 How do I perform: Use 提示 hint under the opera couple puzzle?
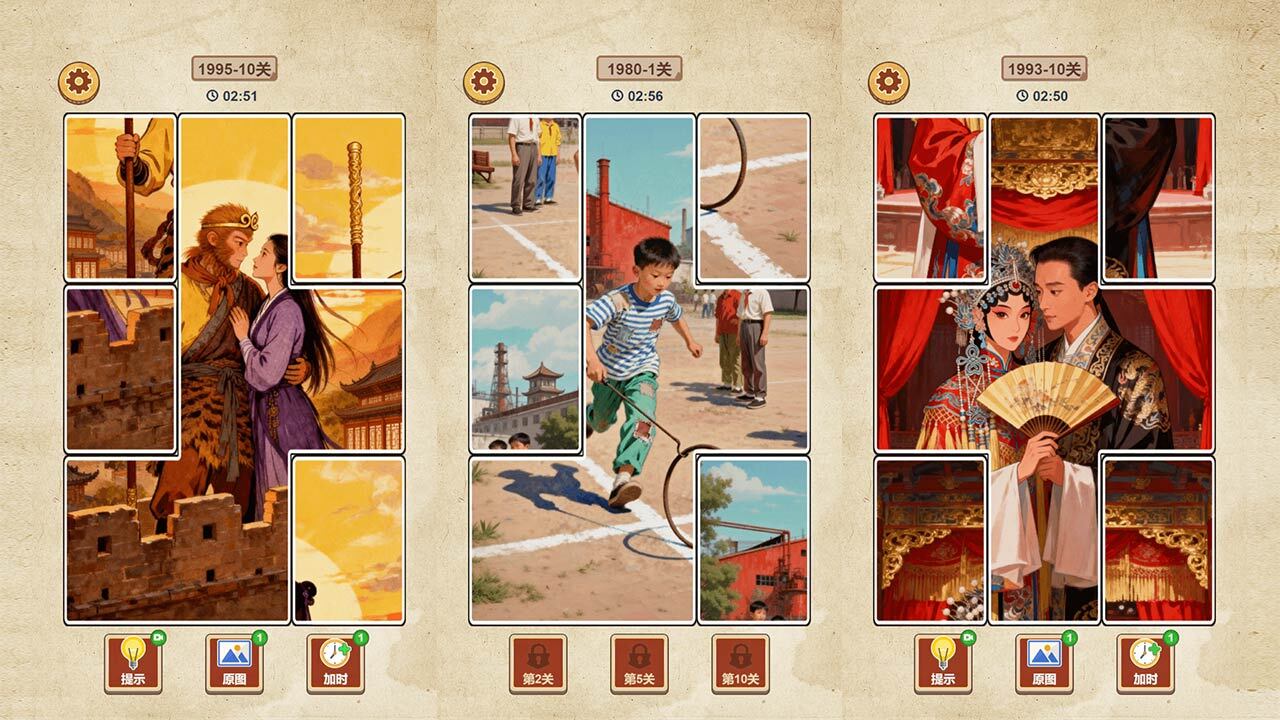(x=943, y=664)
